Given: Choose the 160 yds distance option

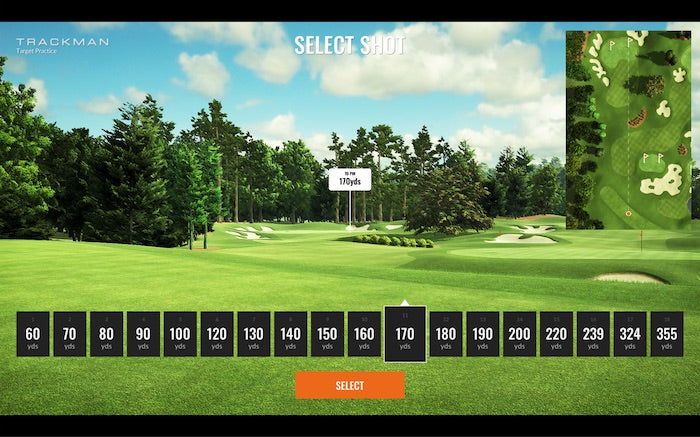Looking at the screenshot, I should [364, 334].
